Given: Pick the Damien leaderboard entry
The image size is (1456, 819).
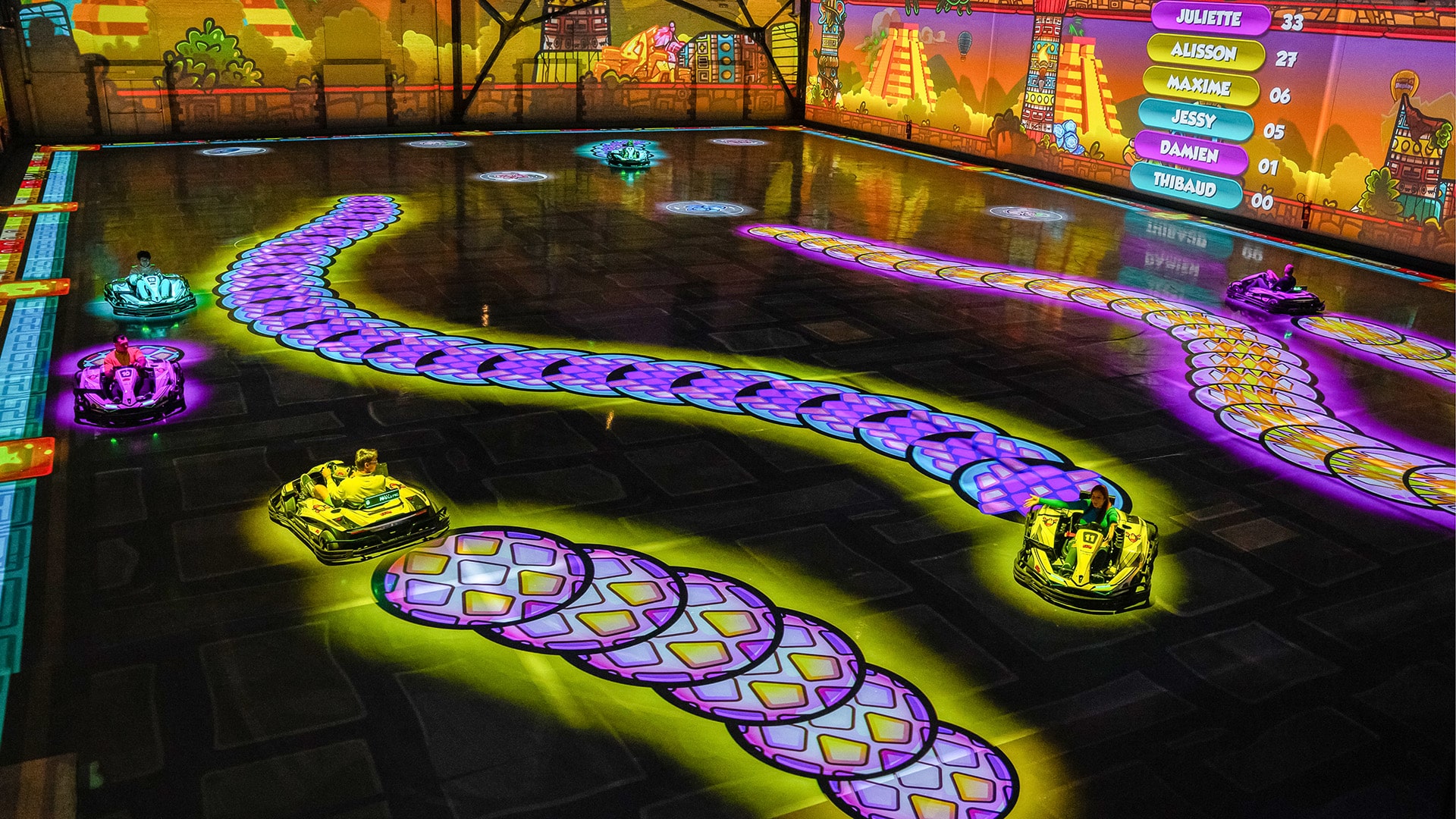Looking at the screenshot, I should click(1189, 153).
